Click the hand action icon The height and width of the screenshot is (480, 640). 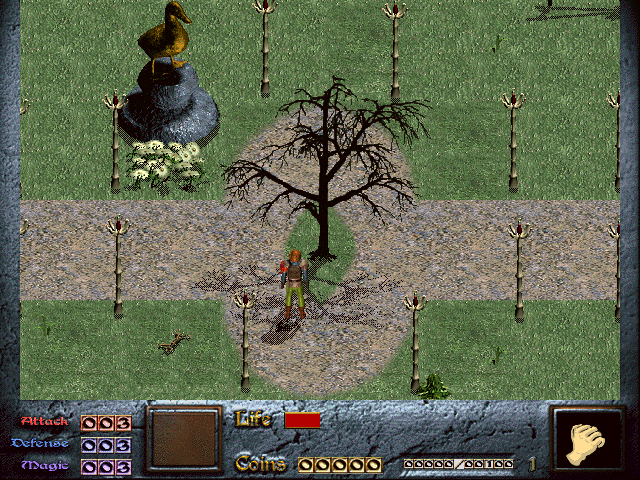tap(587, 439)
